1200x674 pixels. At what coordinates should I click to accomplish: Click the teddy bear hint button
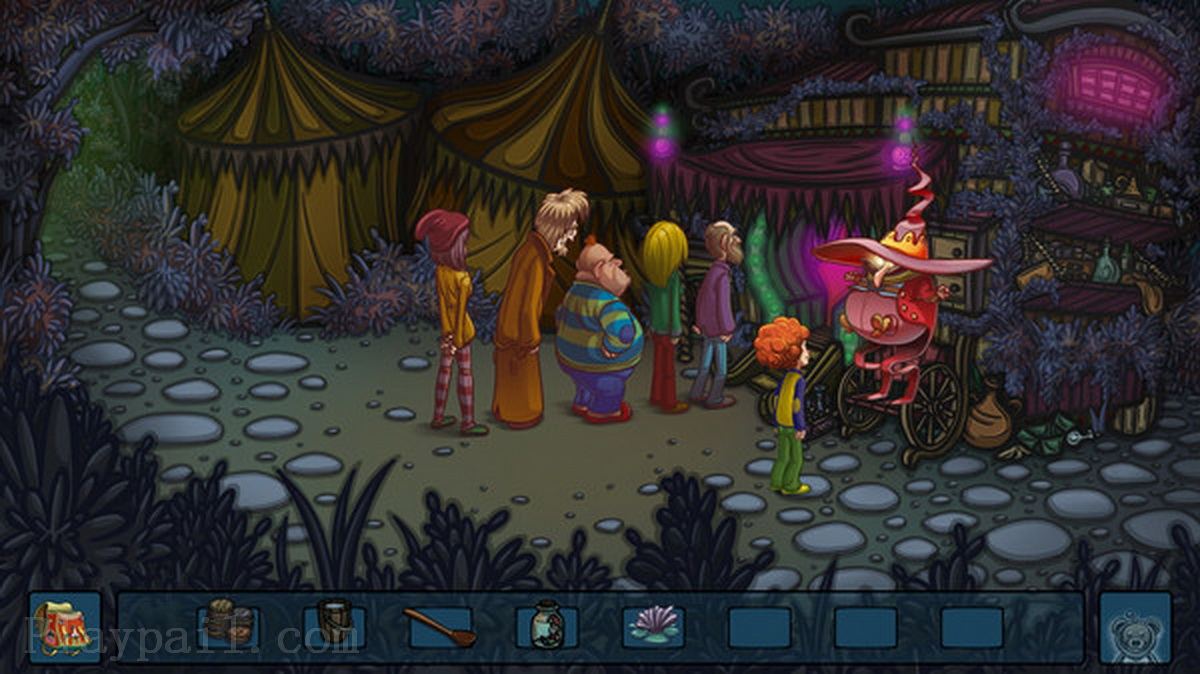tap(1135, 629)
